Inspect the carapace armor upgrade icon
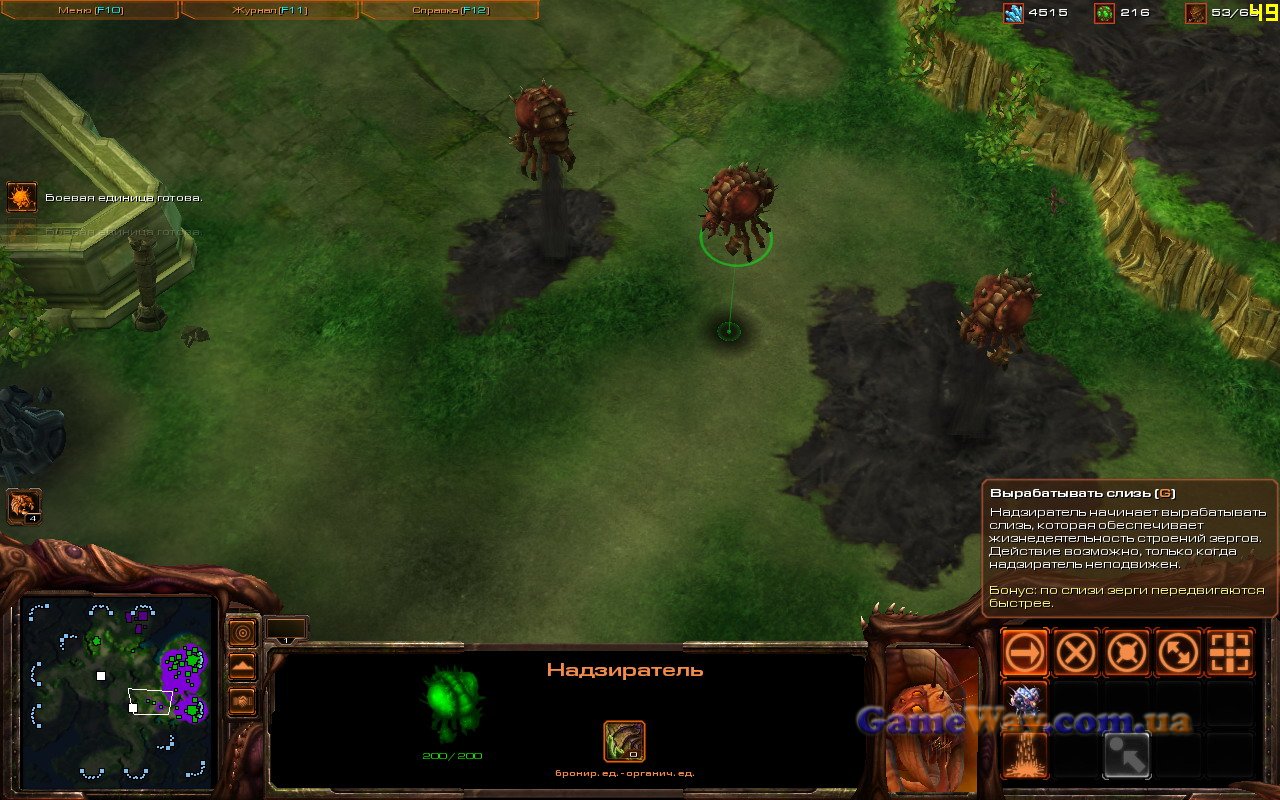The image size is (1280, 800). click(x=624, y=742)
